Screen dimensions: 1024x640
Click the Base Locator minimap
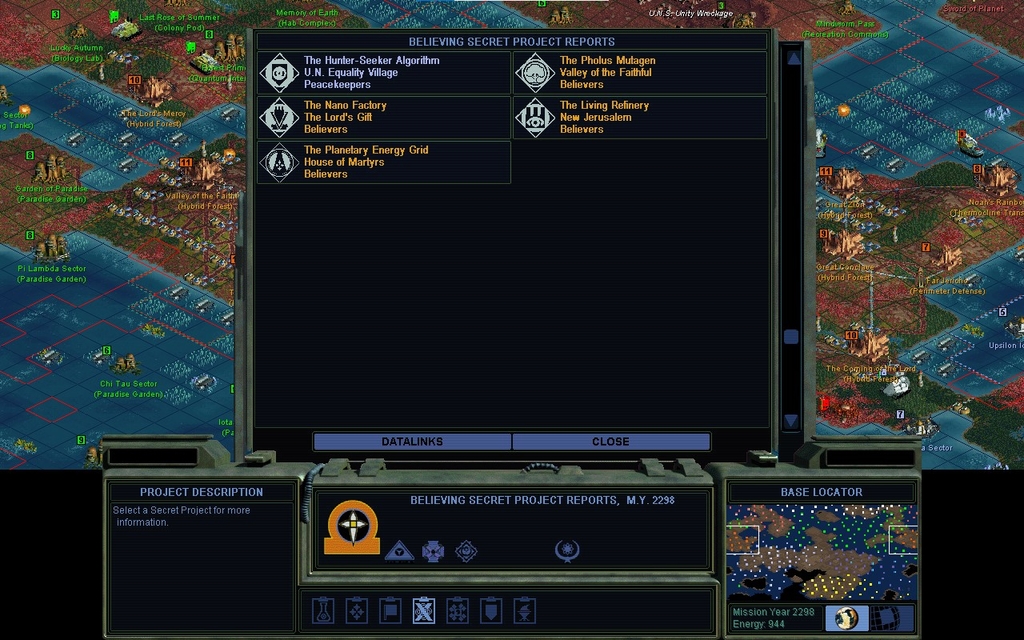[x=821, y=551]
